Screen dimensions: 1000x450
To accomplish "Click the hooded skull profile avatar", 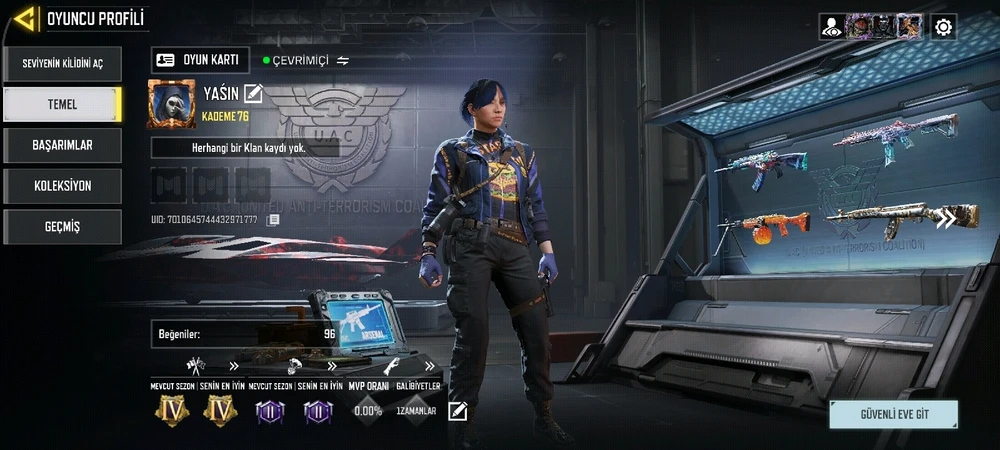I will click(x=172, y=104).
